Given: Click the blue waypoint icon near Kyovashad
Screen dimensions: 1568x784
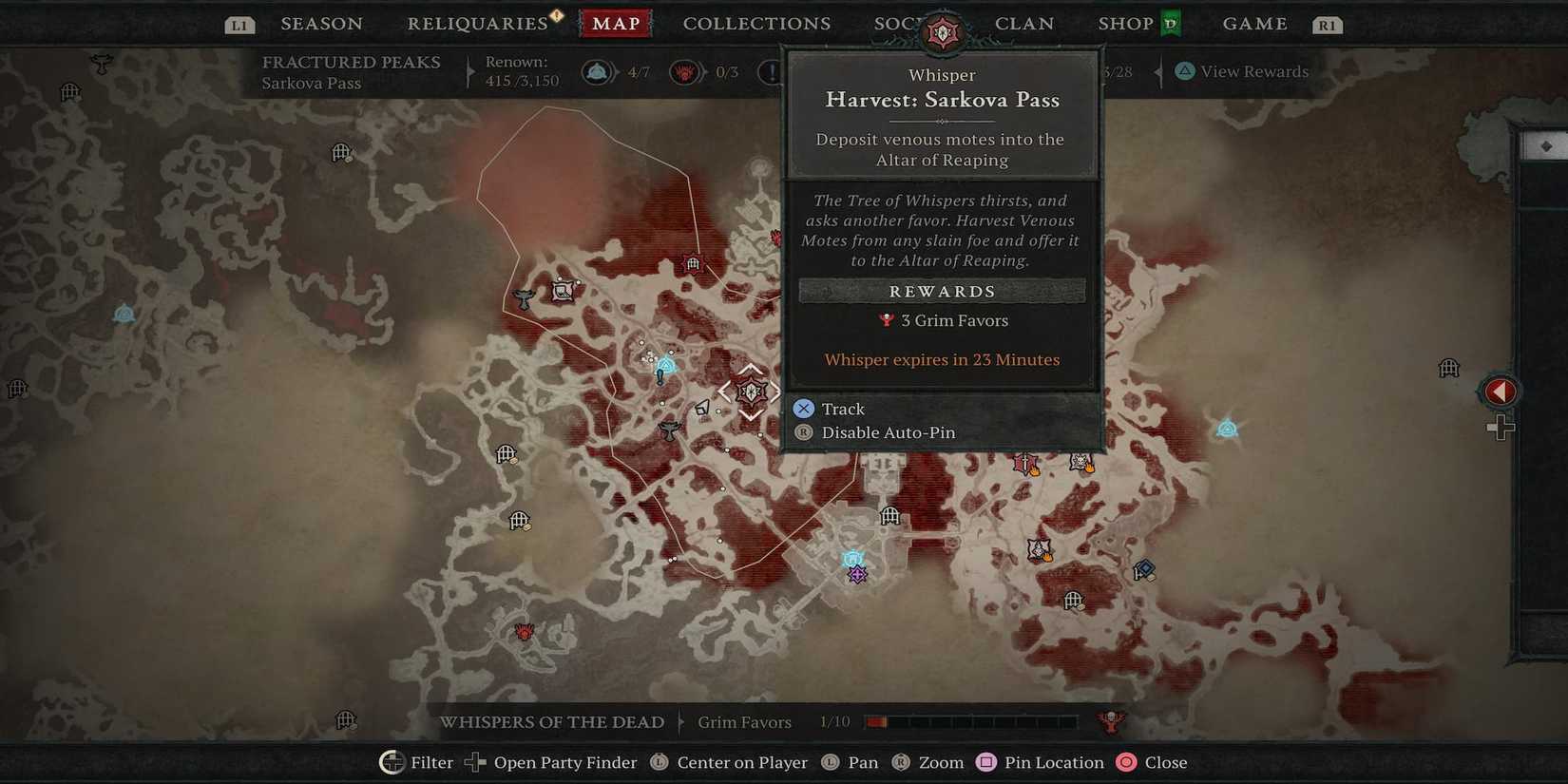Looking at the screenshot, I should [x=852, y=559].
